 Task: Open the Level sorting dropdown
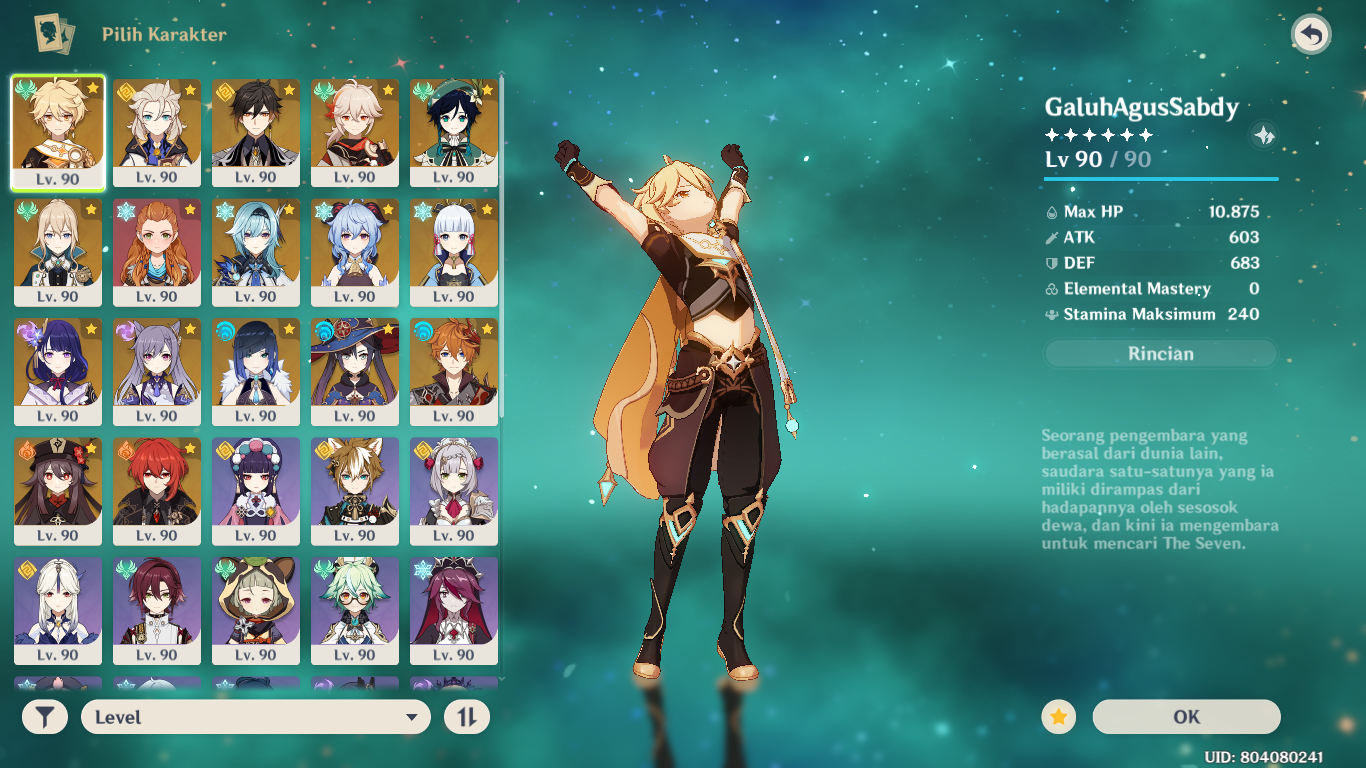(x=255, y=717)
